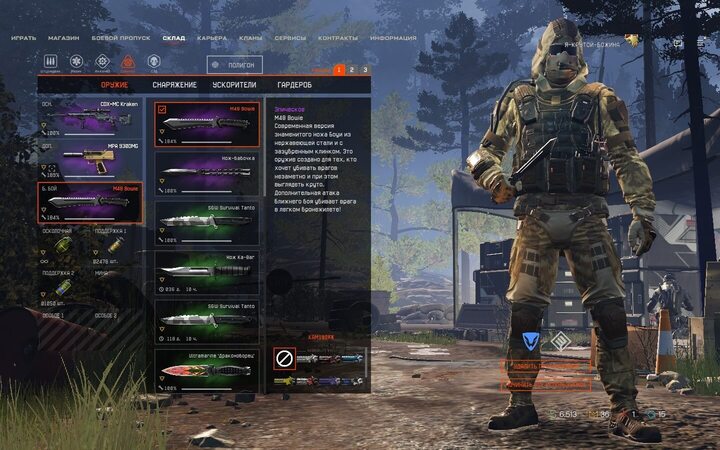
Task: Open the КОНТРАКТЫ menu
Action: coord(338,38)
